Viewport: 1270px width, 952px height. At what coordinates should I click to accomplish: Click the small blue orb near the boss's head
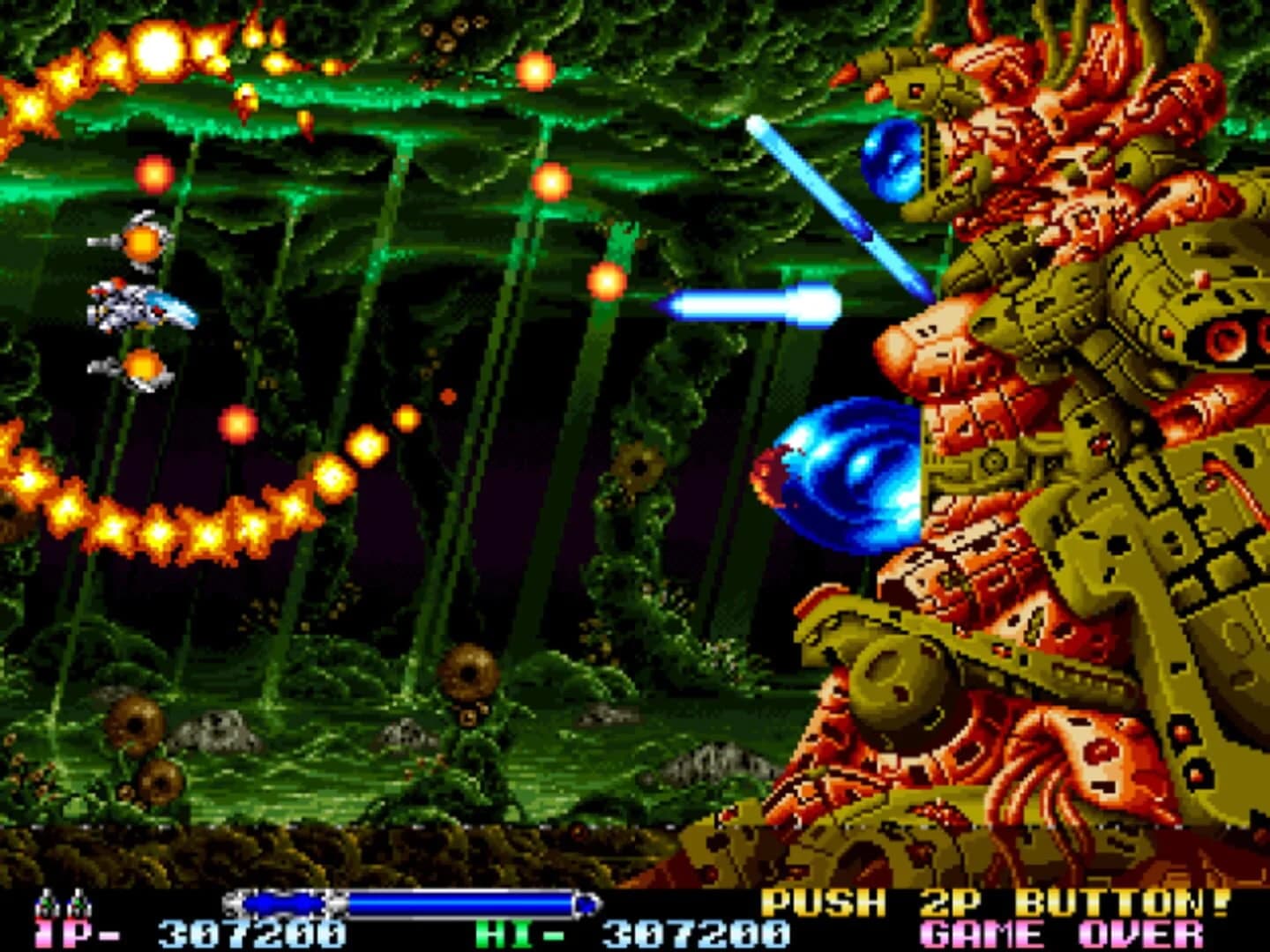coord(893,163)
